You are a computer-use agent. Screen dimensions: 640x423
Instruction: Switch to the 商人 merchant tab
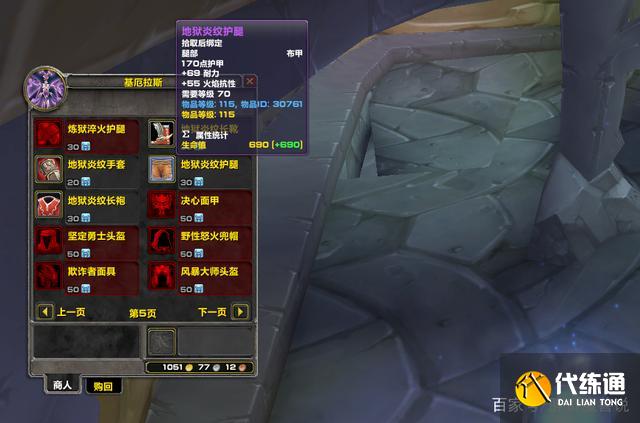click(x=62, y=384)
